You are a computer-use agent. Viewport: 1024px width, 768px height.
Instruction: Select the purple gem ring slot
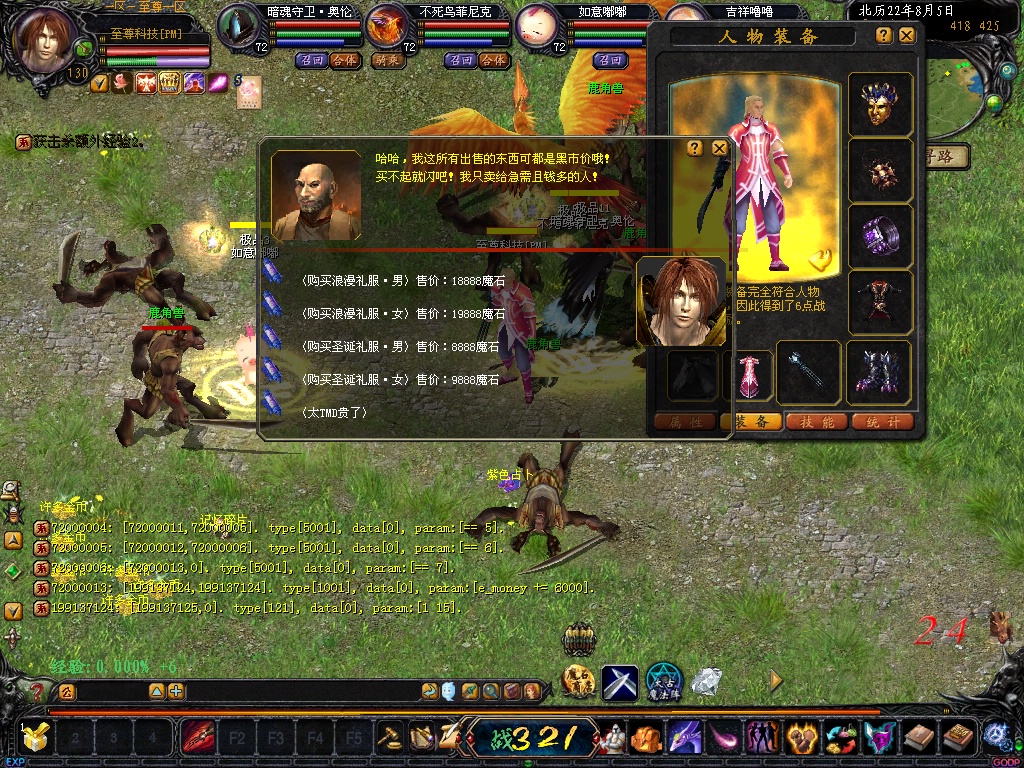pyautogui.click(x=880, y=236)
